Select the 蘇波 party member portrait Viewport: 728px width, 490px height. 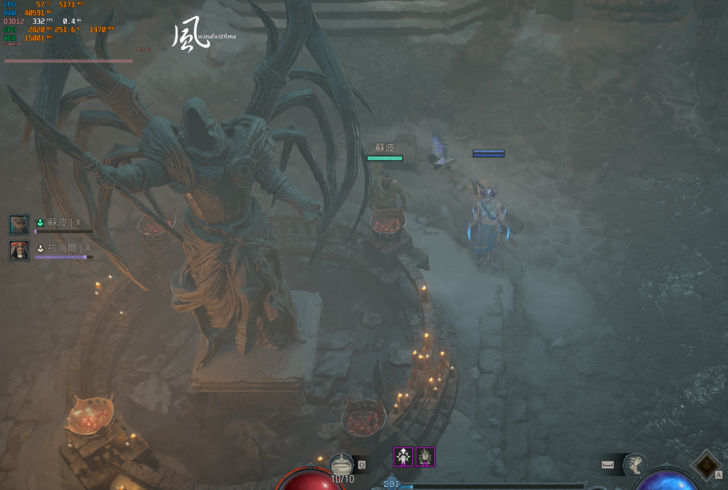click(19, 225)
